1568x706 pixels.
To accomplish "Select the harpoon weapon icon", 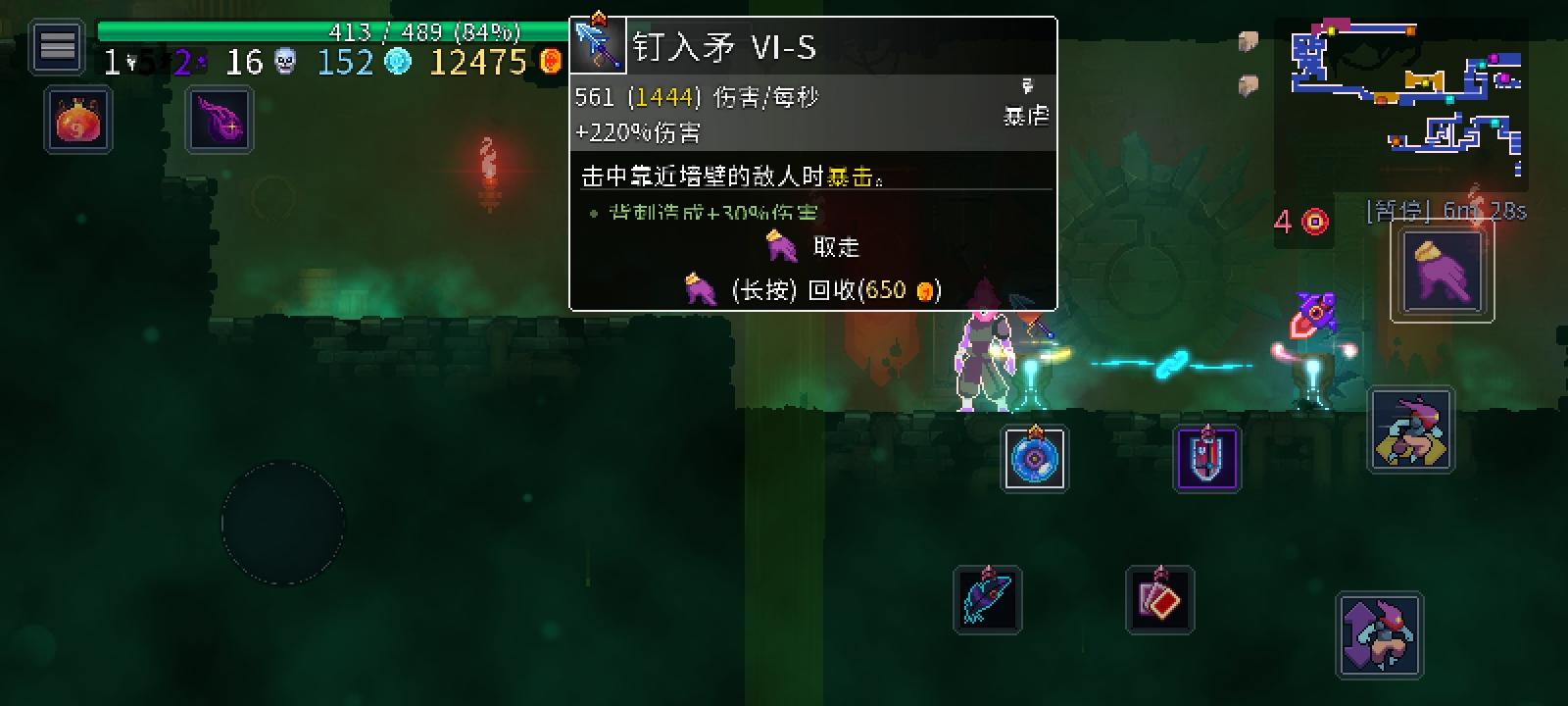I will point(988,598).
